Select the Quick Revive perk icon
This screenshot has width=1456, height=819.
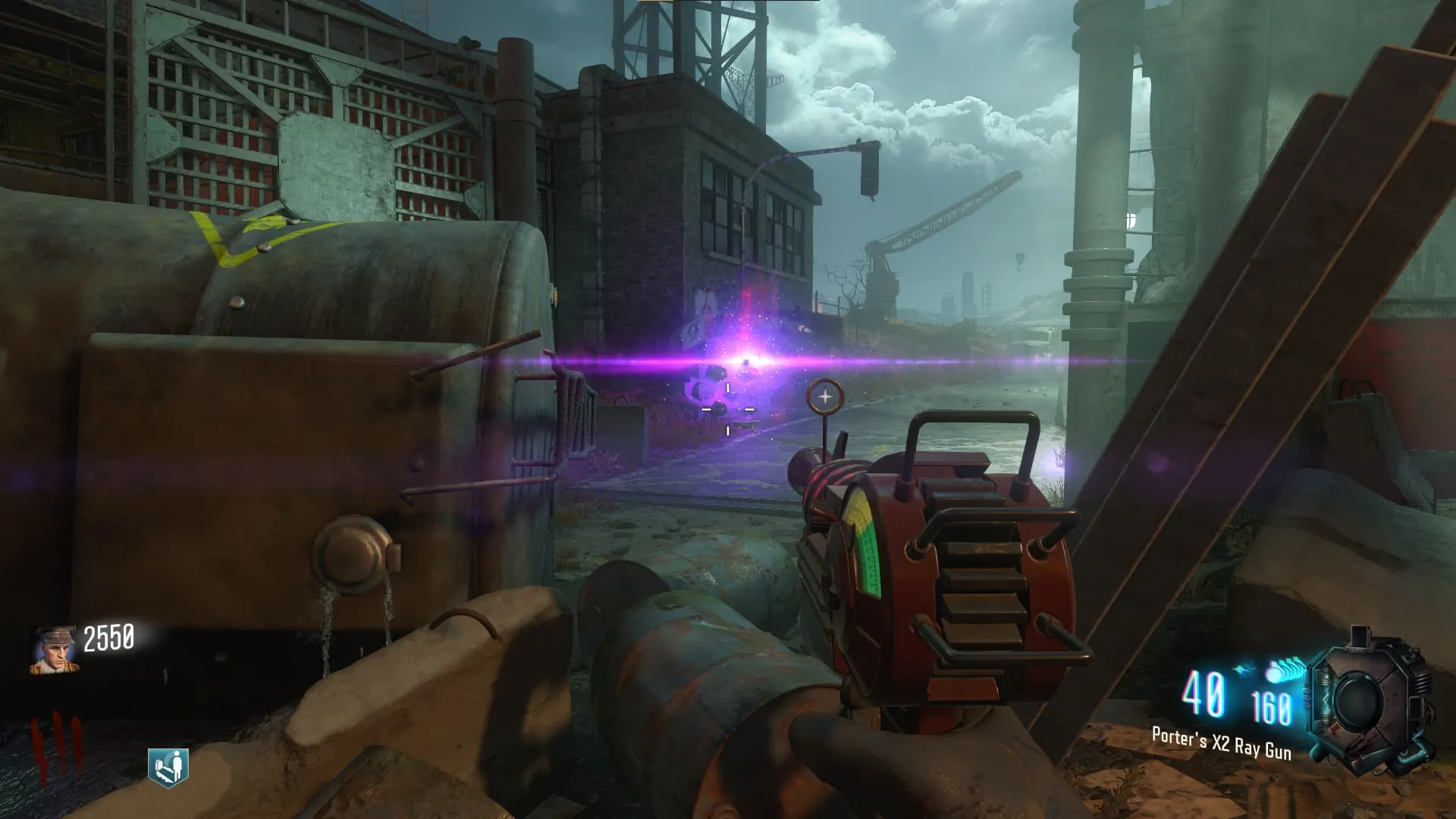(168, 767)
